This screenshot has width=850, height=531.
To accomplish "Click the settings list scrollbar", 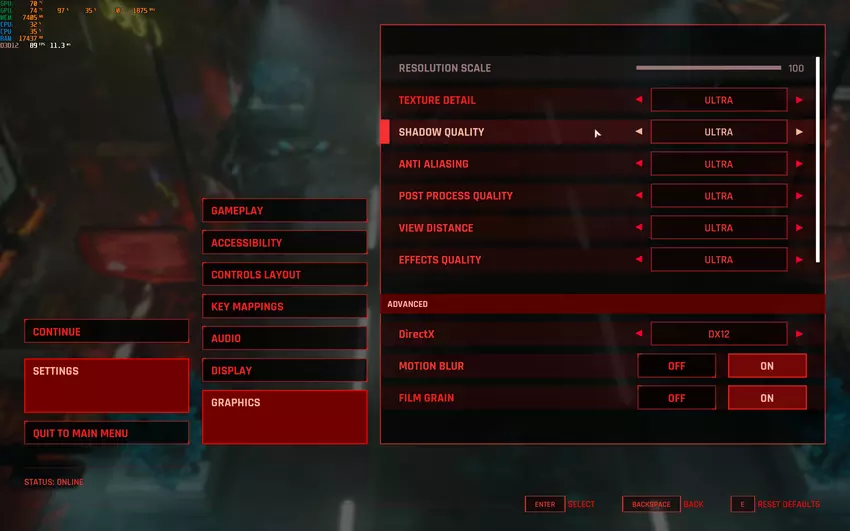I will 818,160.
